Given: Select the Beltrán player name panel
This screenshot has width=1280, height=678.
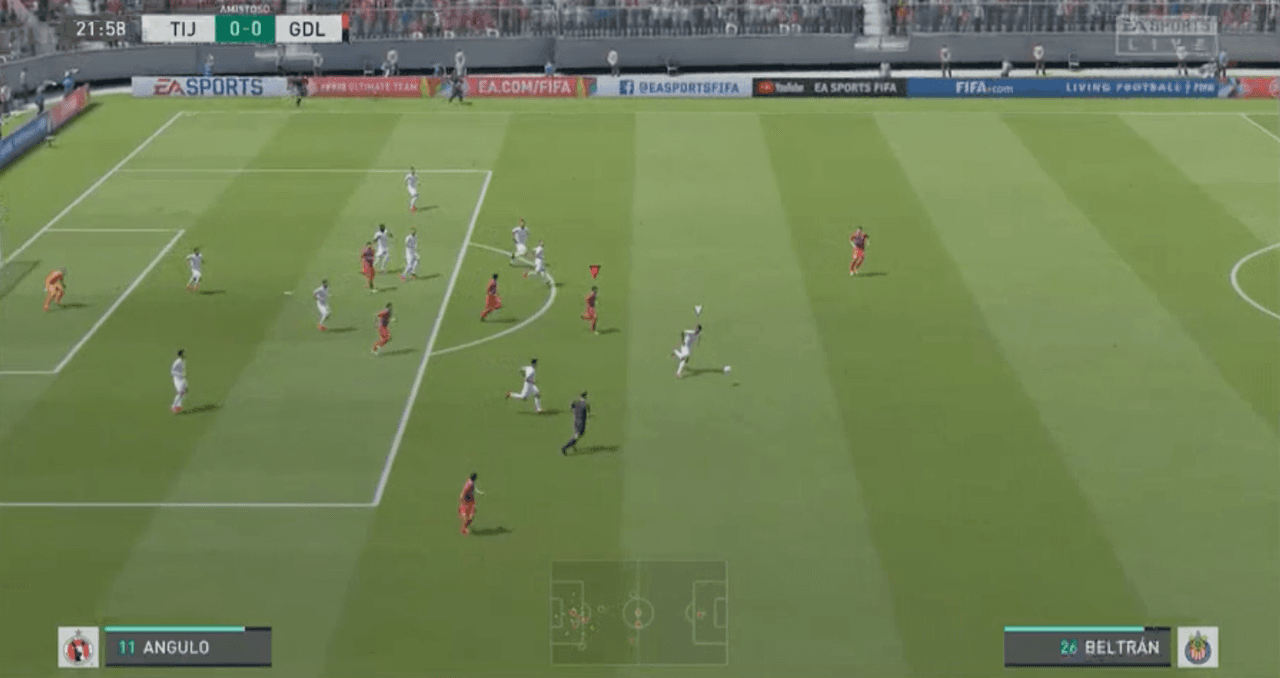Looking at the screenshot, I should tap(1087, 647).
